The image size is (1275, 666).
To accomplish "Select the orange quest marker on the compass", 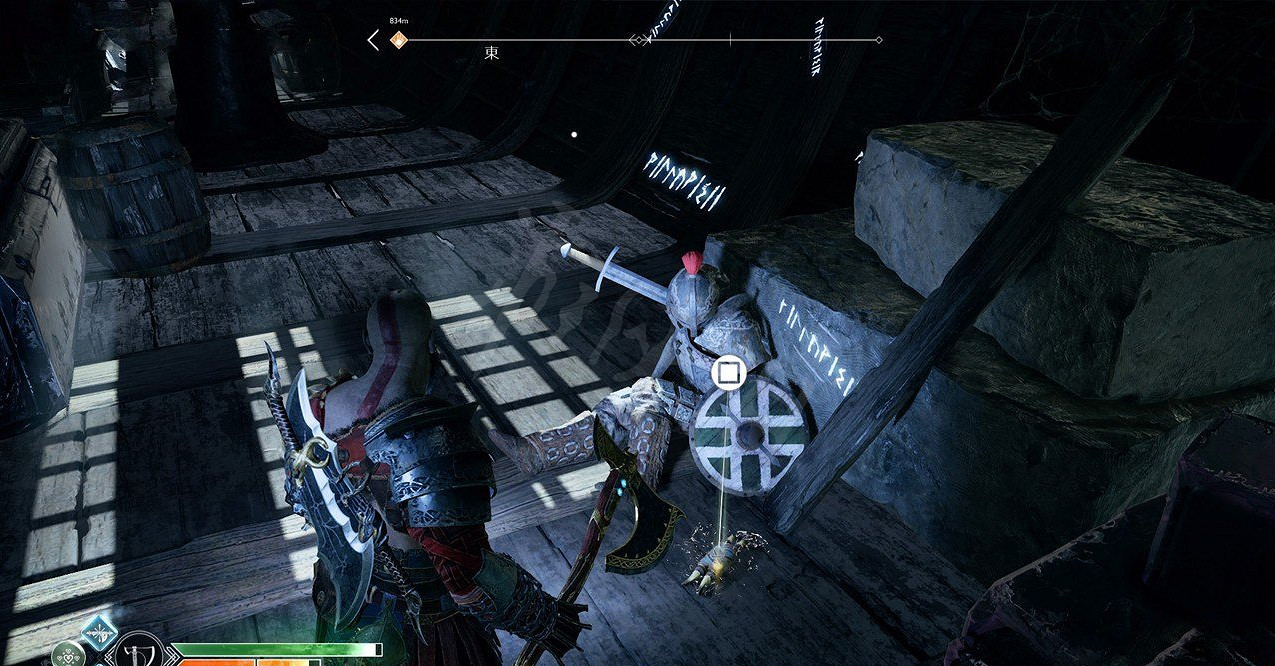I will point(399,40).
